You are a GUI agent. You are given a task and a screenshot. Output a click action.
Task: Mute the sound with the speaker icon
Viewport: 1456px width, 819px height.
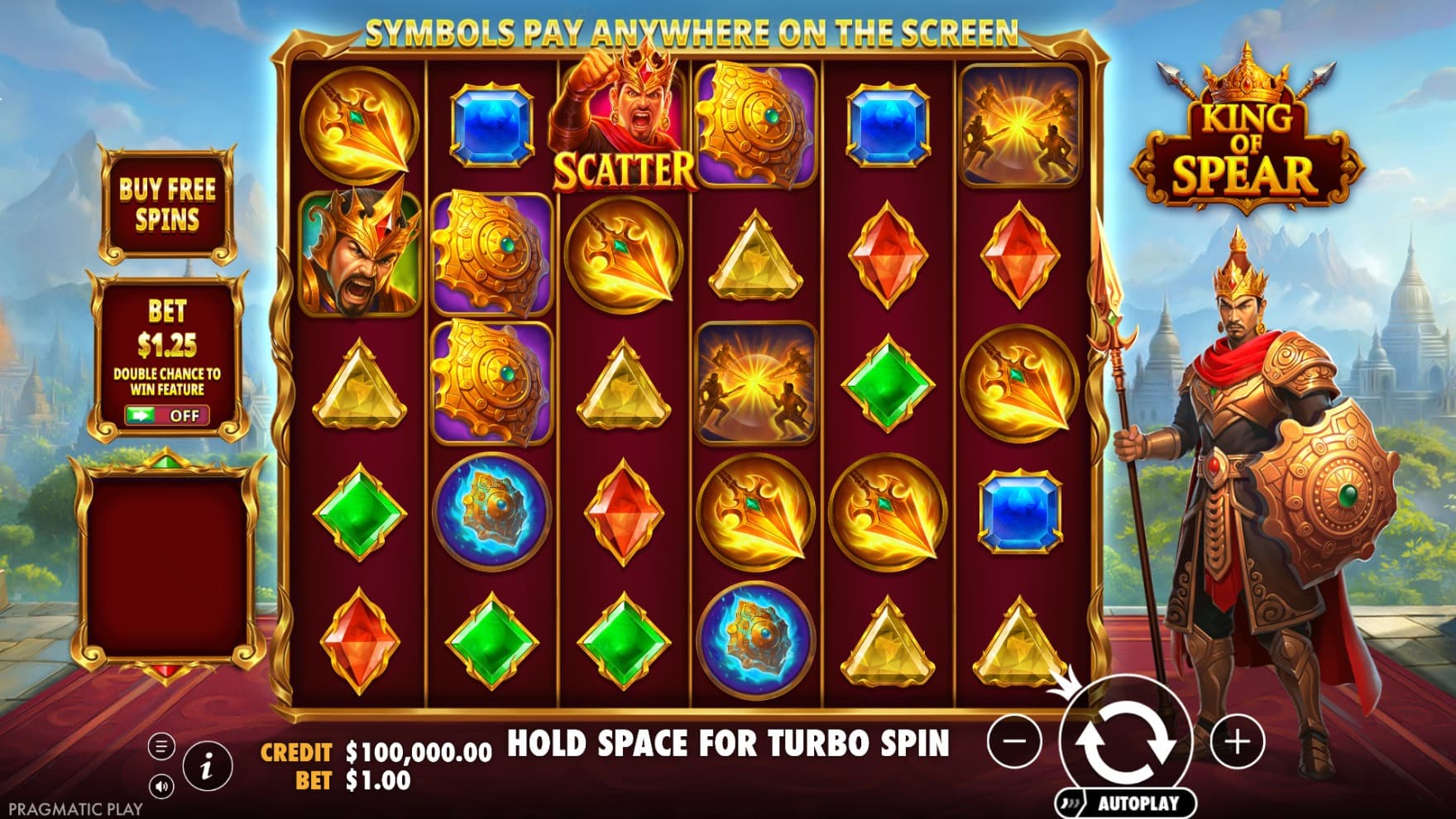161,786
